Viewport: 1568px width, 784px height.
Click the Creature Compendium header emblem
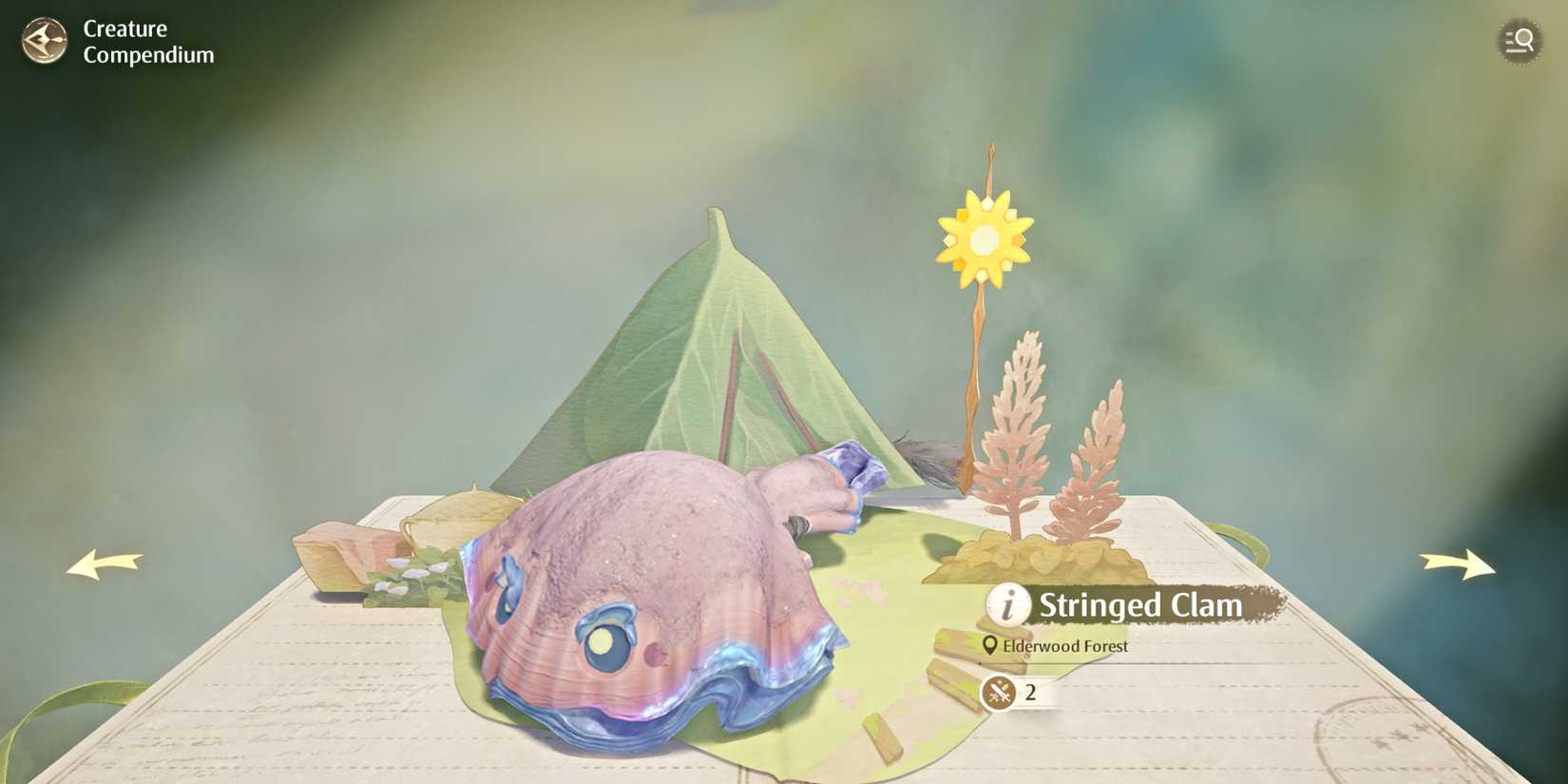pos(45,42)
